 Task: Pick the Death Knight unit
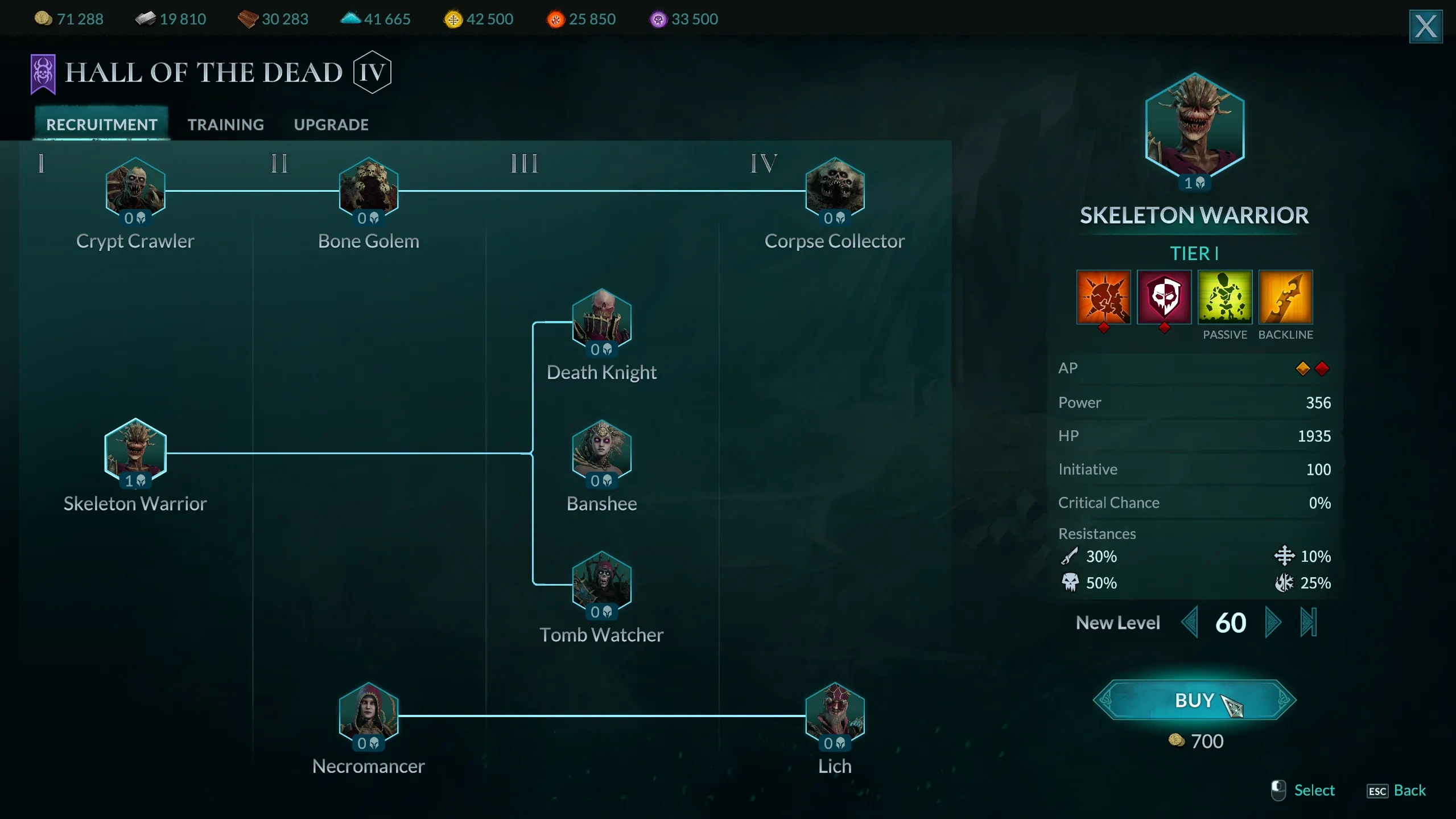point(601,320)
